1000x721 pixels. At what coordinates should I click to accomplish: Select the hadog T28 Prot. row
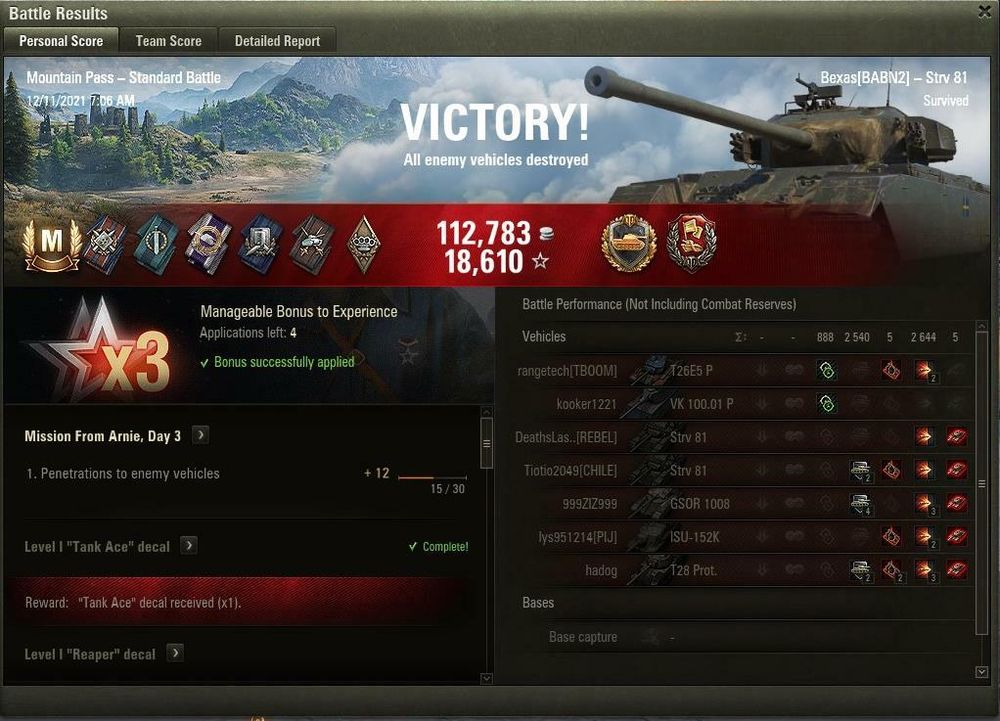pyautogui.click(x=742, y=570)
